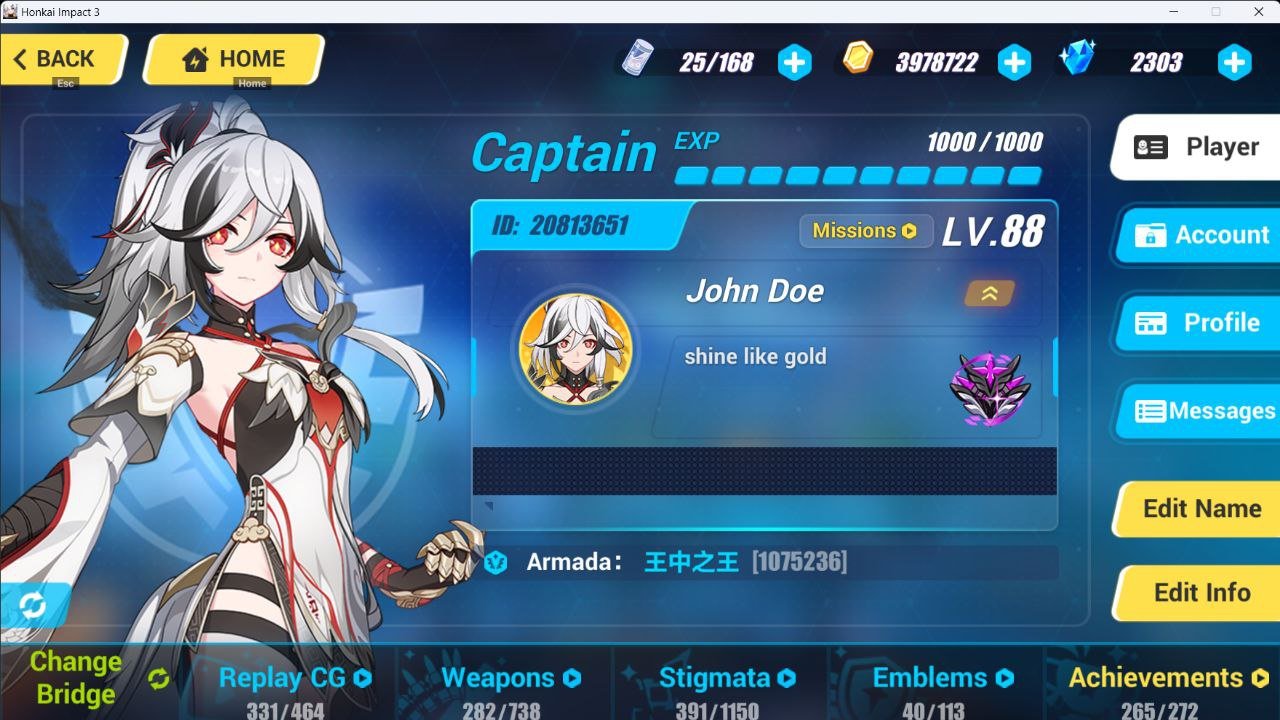Open the Edit Info button

pos(1200,593)
